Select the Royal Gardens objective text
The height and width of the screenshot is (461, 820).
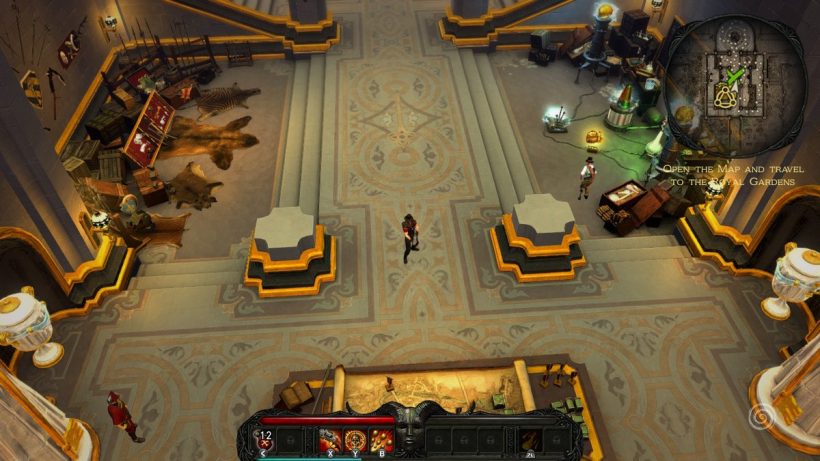pos(733,175)
